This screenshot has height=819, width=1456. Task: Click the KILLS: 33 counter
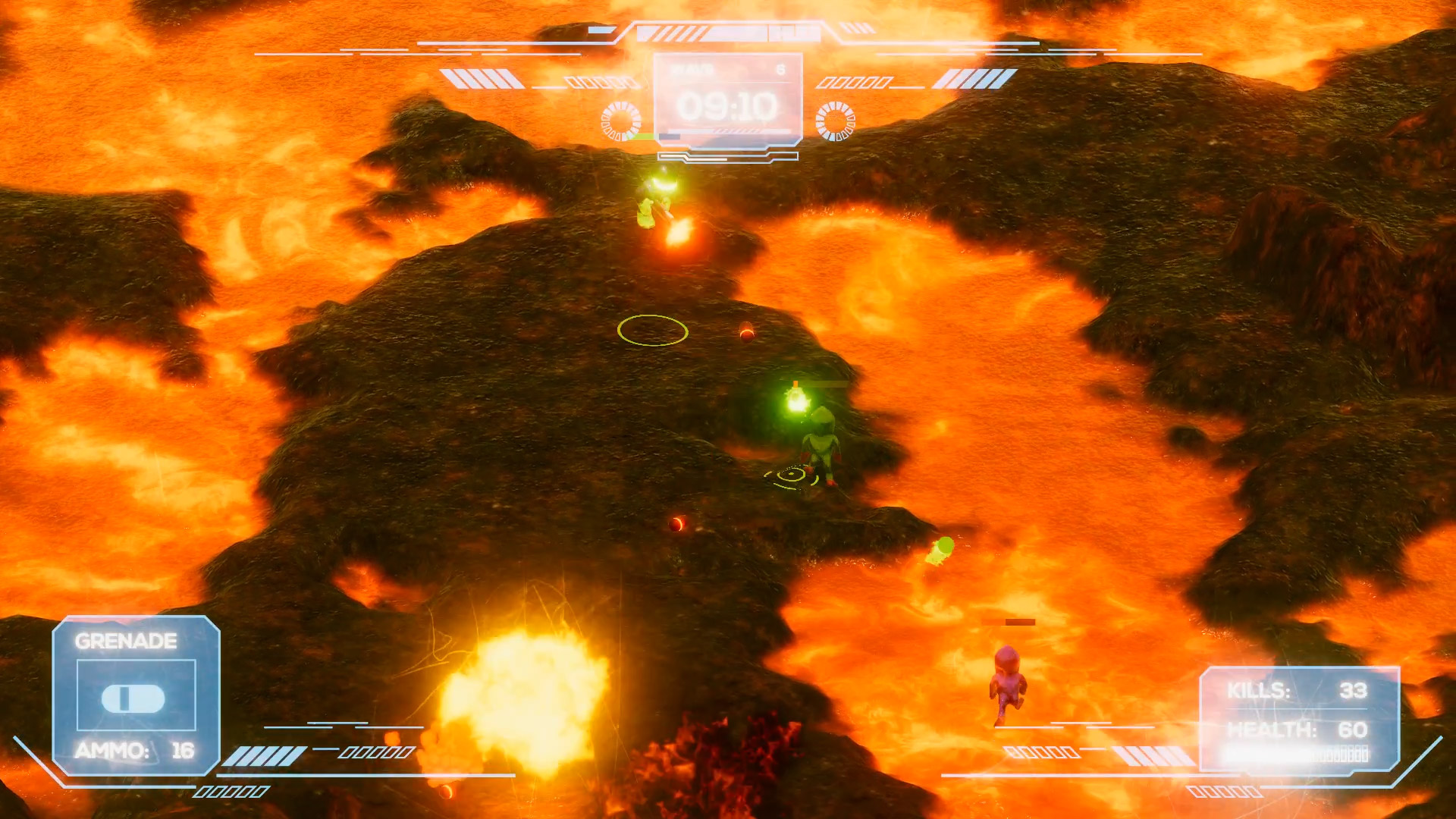pyautogui.click(x=1299, y=689)
